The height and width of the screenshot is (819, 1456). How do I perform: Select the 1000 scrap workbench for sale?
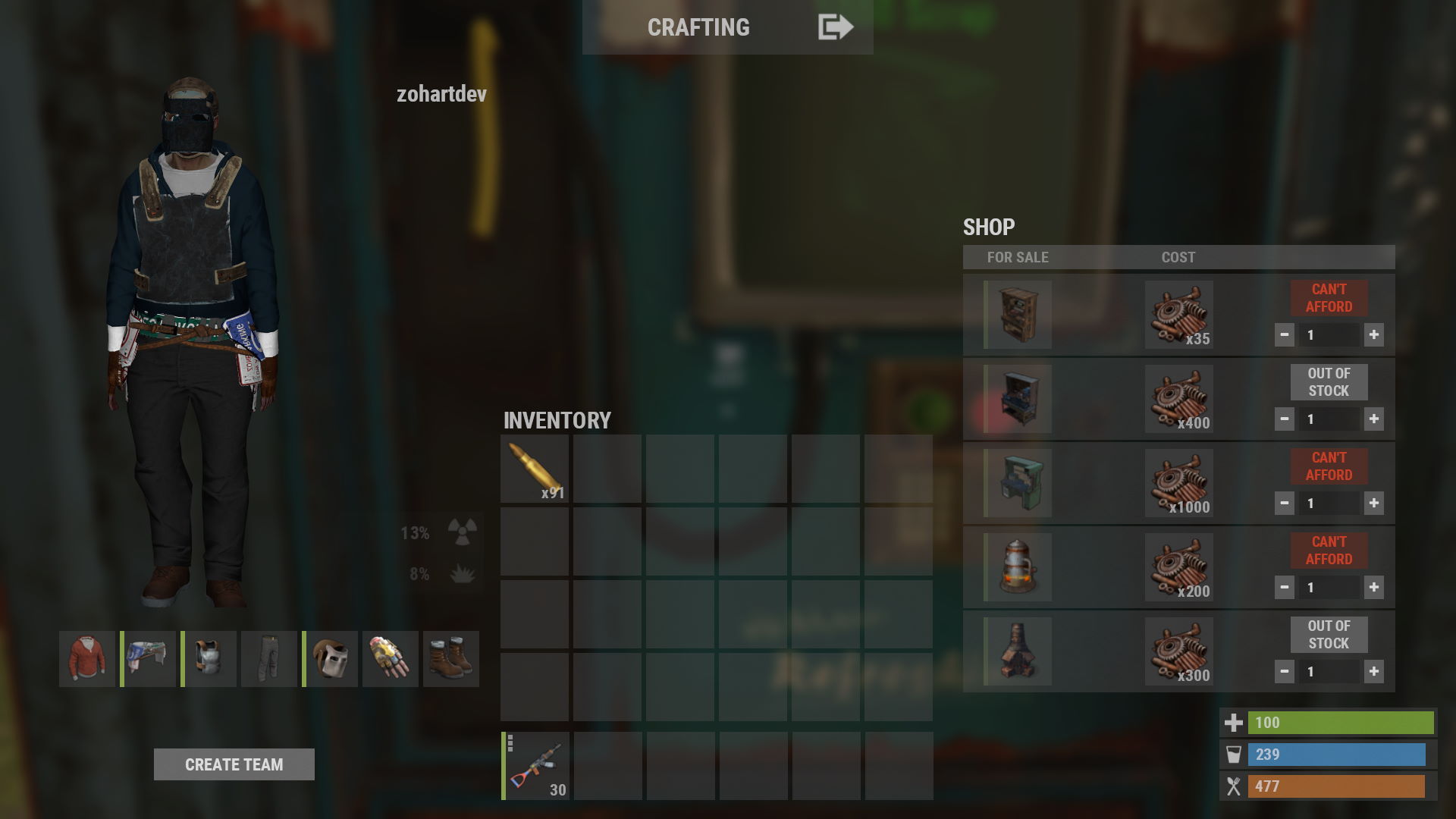point(1018,483)
